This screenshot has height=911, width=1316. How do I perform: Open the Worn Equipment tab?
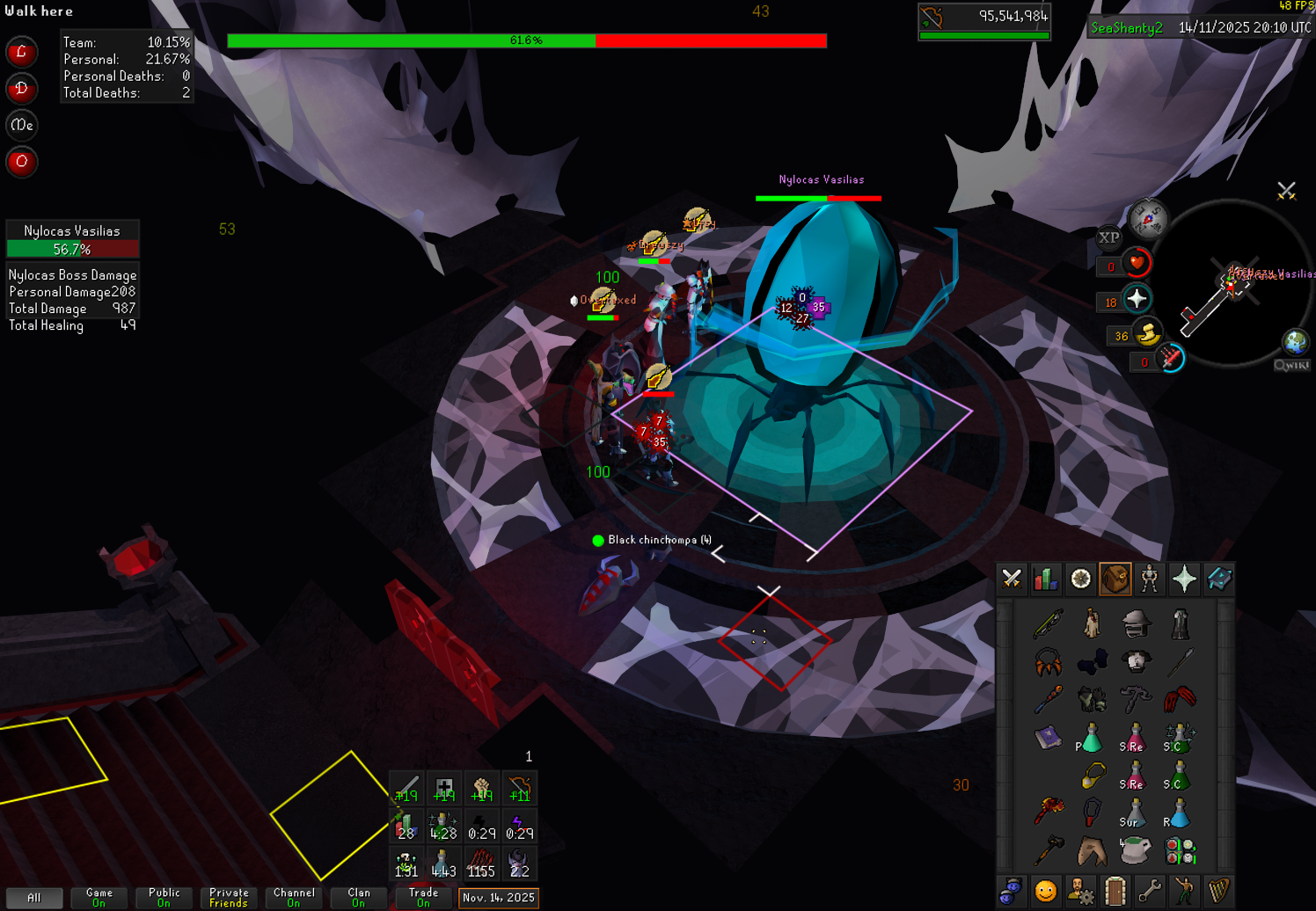point(1150,579)
